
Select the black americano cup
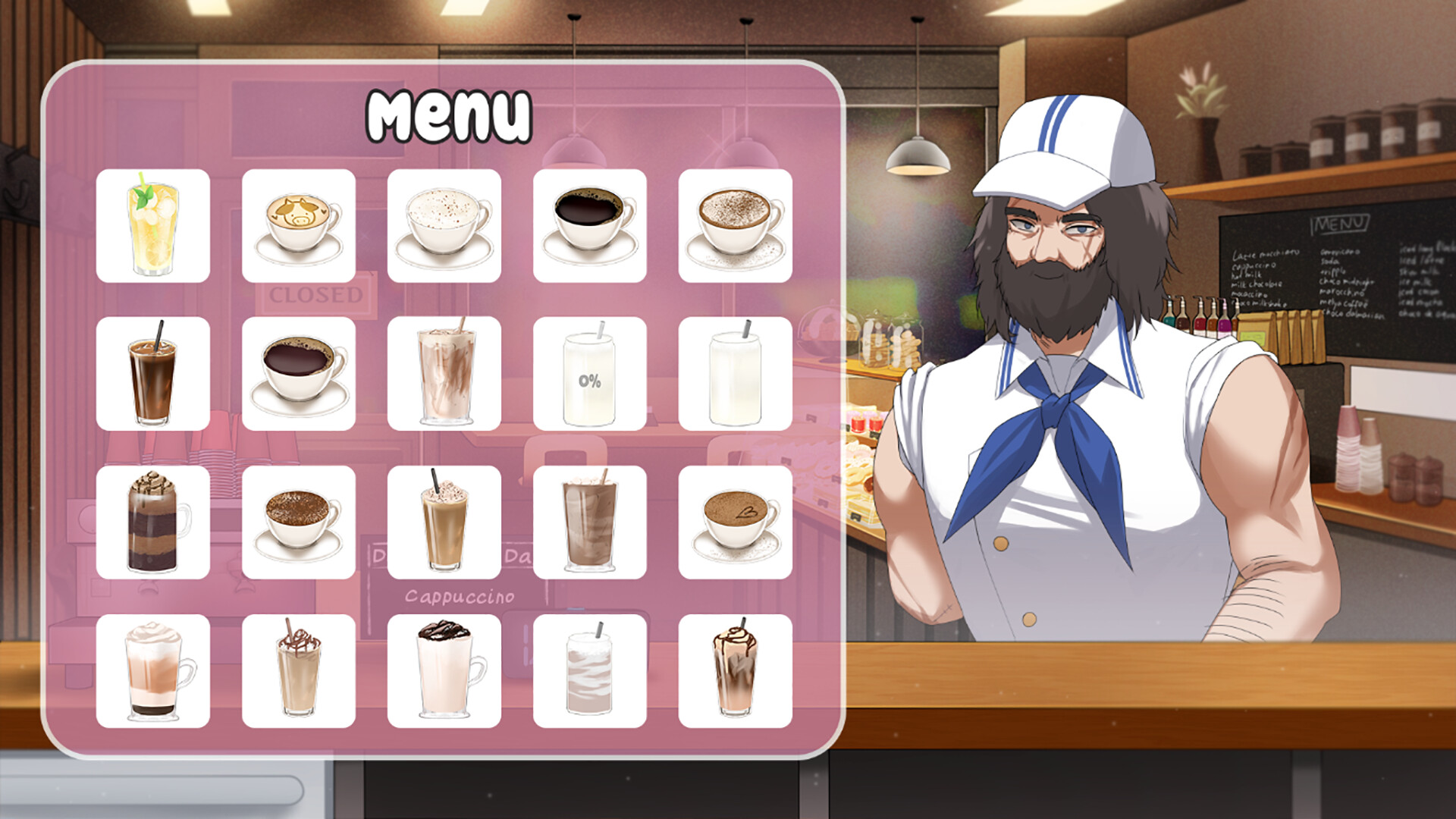click(x=590, y=224)
